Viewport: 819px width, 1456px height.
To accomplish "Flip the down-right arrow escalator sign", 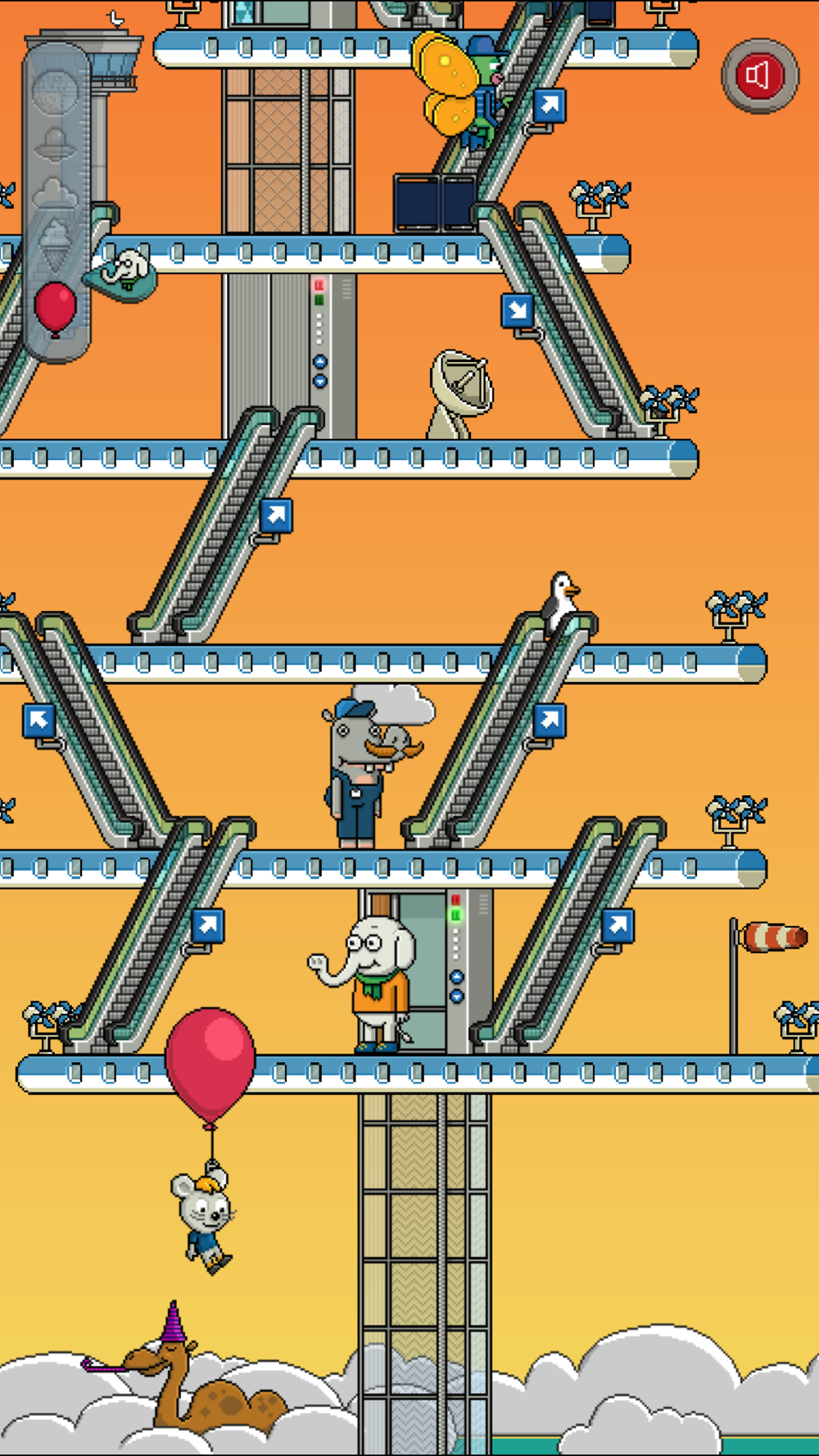I will click(x=518, y=310).
